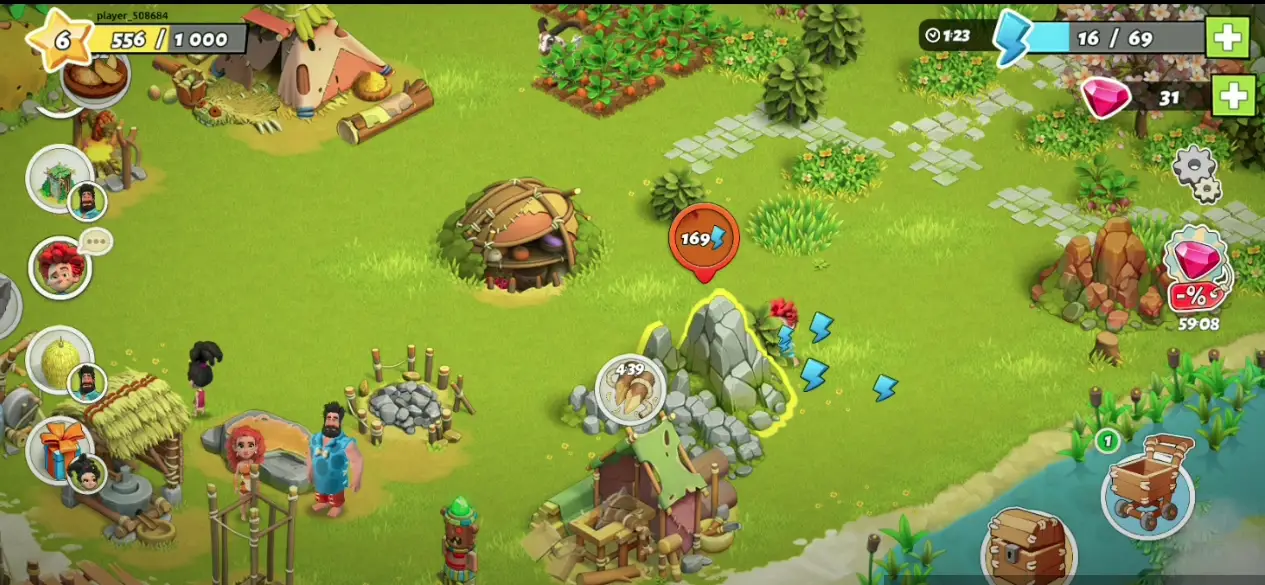Buy more pink gems with plus button
The image size is (1265, 585).
tap(1234, 97)
